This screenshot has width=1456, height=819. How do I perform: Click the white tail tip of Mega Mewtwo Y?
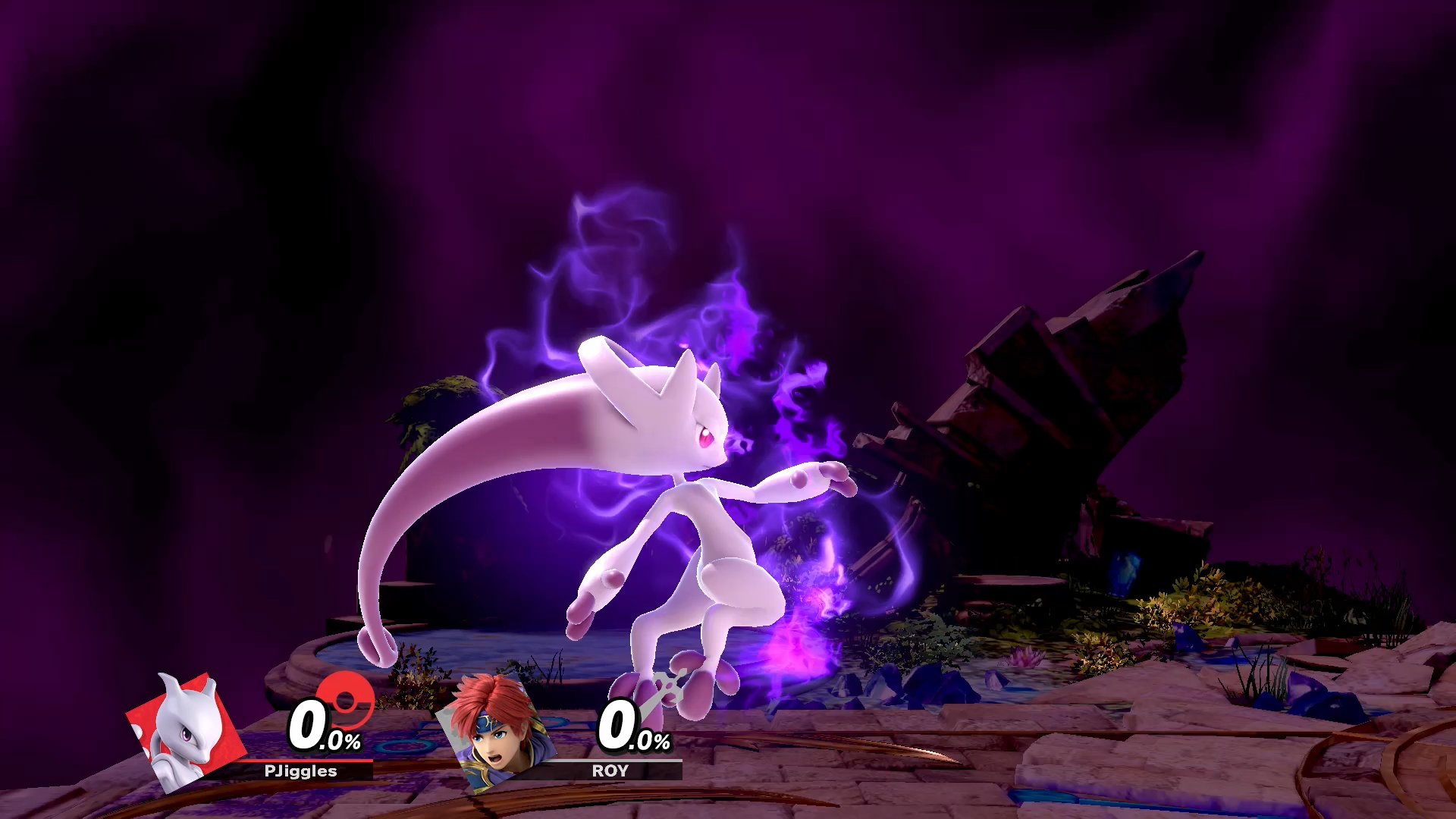[377, 645]
